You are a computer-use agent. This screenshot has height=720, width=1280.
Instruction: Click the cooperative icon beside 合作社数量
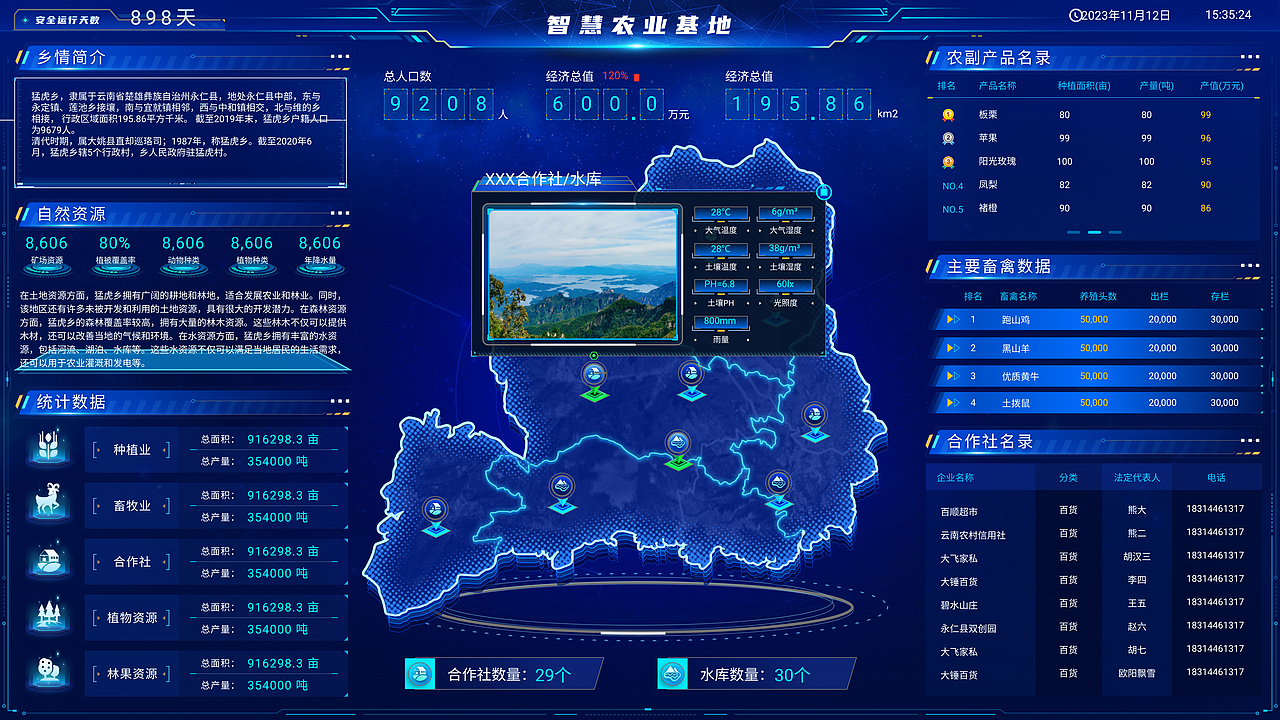420,673
